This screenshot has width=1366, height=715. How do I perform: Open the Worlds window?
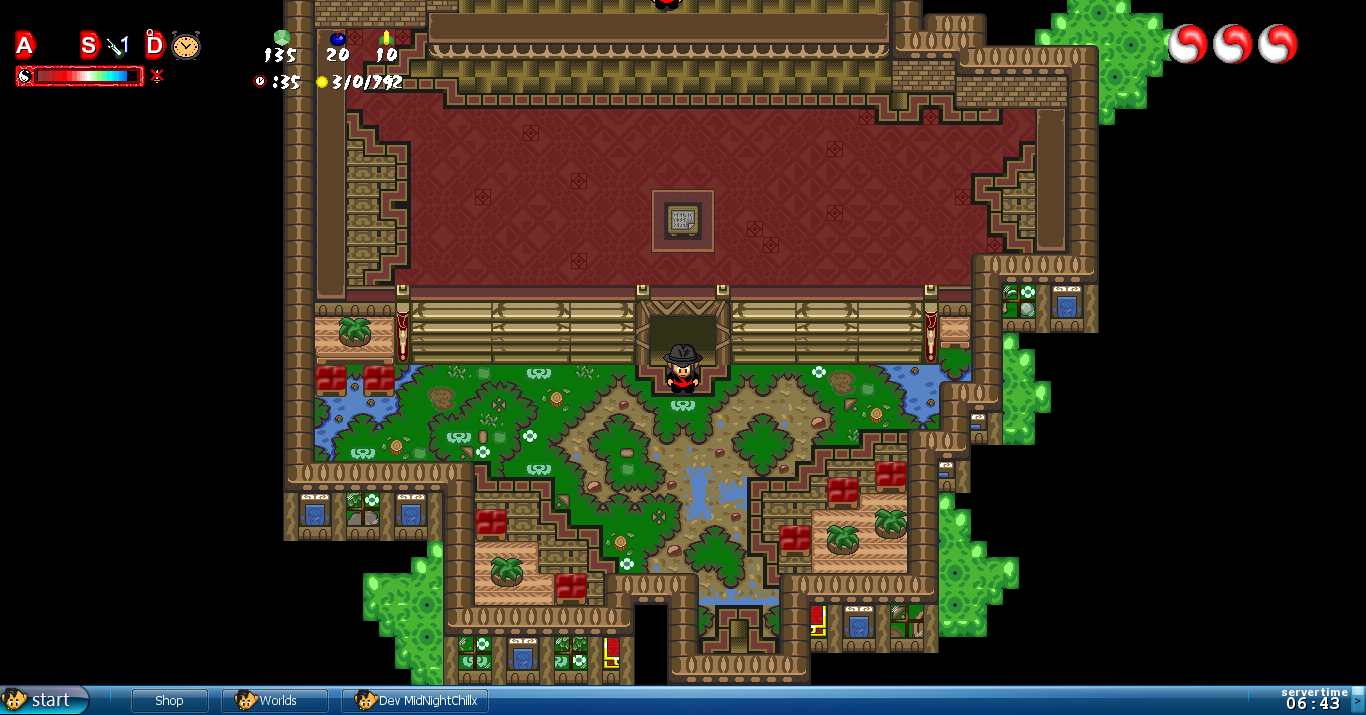[x=275, y=701]
